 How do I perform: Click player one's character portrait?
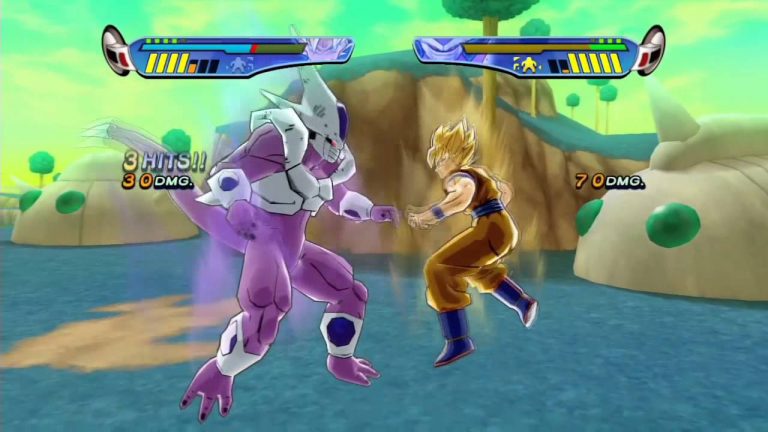click(x=328, y=48)
